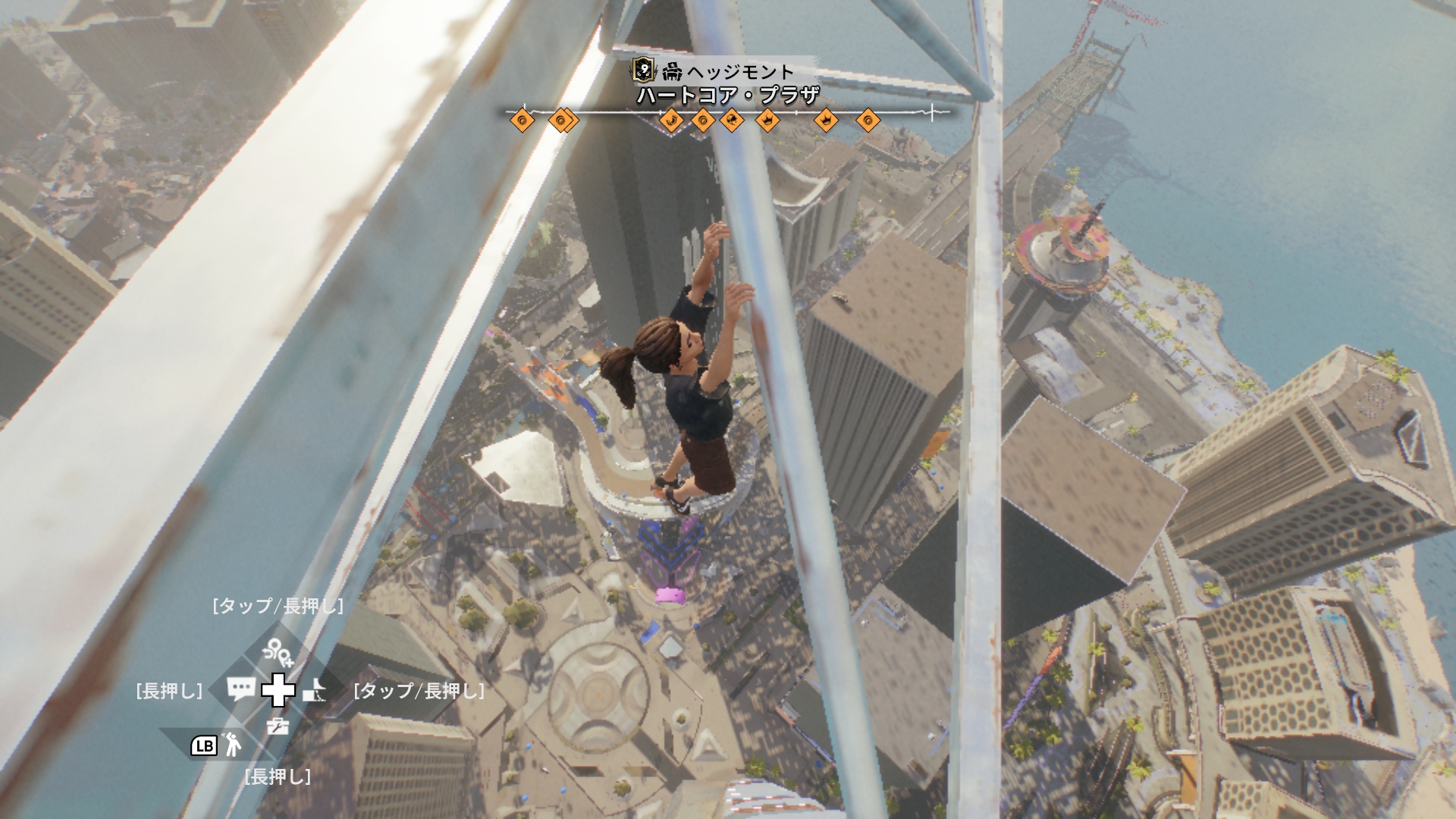Open the session marker pins shortcut
The height and width of the screenshot is (819, 1456).
278,651
